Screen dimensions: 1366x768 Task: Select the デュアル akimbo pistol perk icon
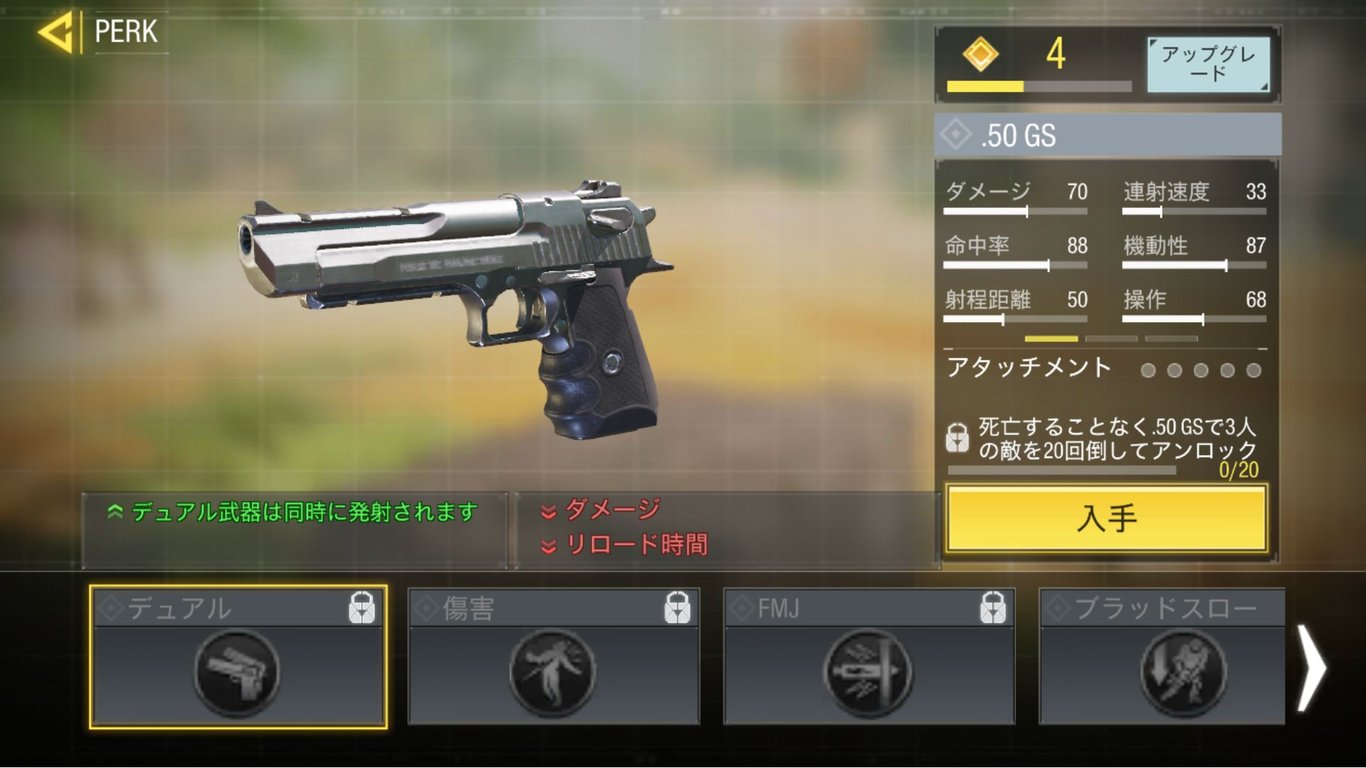click(236, 670)
